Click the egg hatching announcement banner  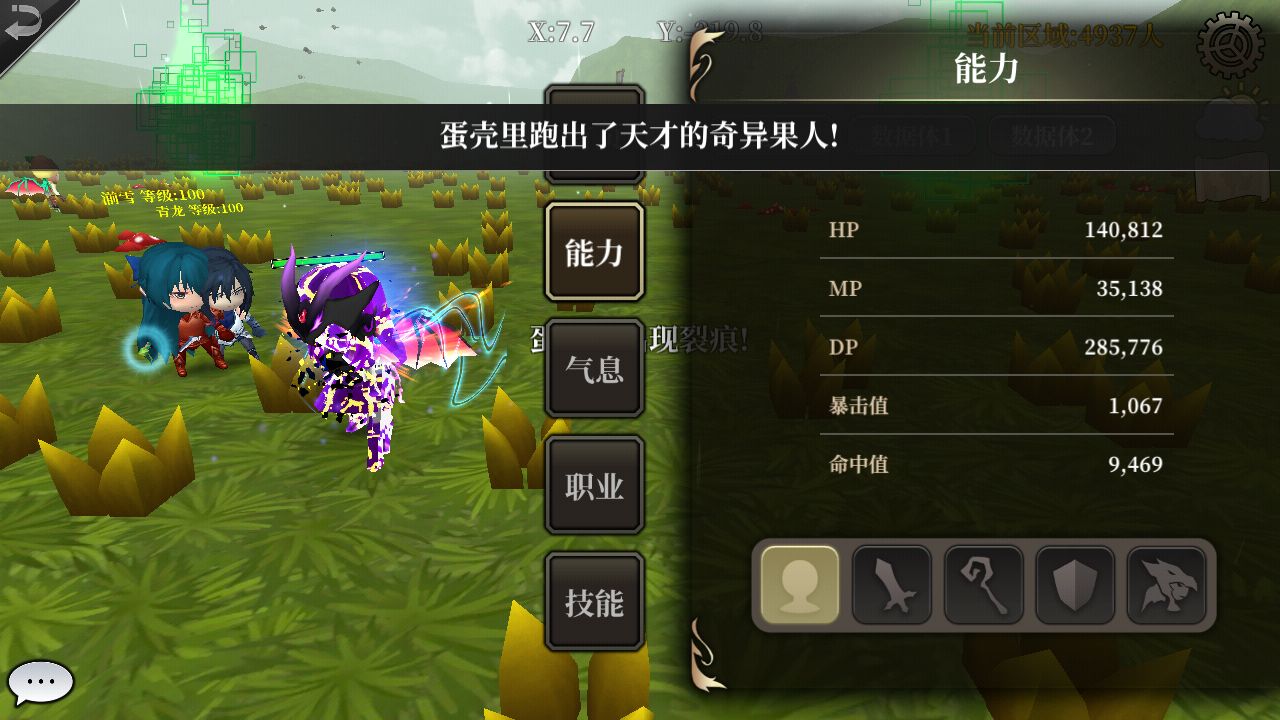640,131
